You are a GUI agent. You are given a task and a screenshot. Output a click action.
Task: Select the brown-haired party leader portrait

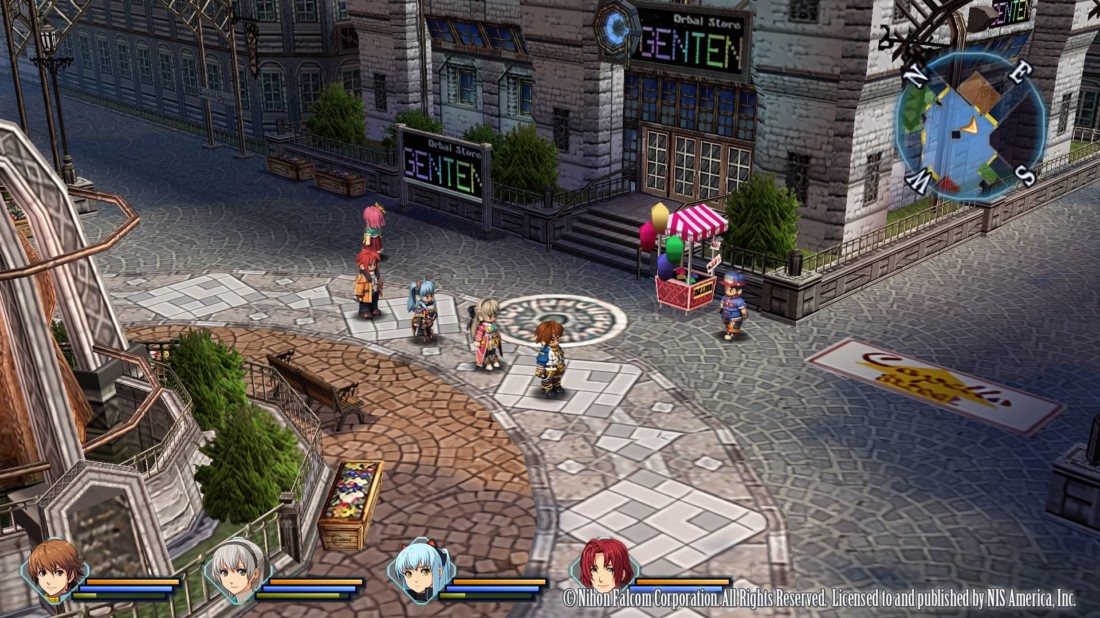(55, 570)
